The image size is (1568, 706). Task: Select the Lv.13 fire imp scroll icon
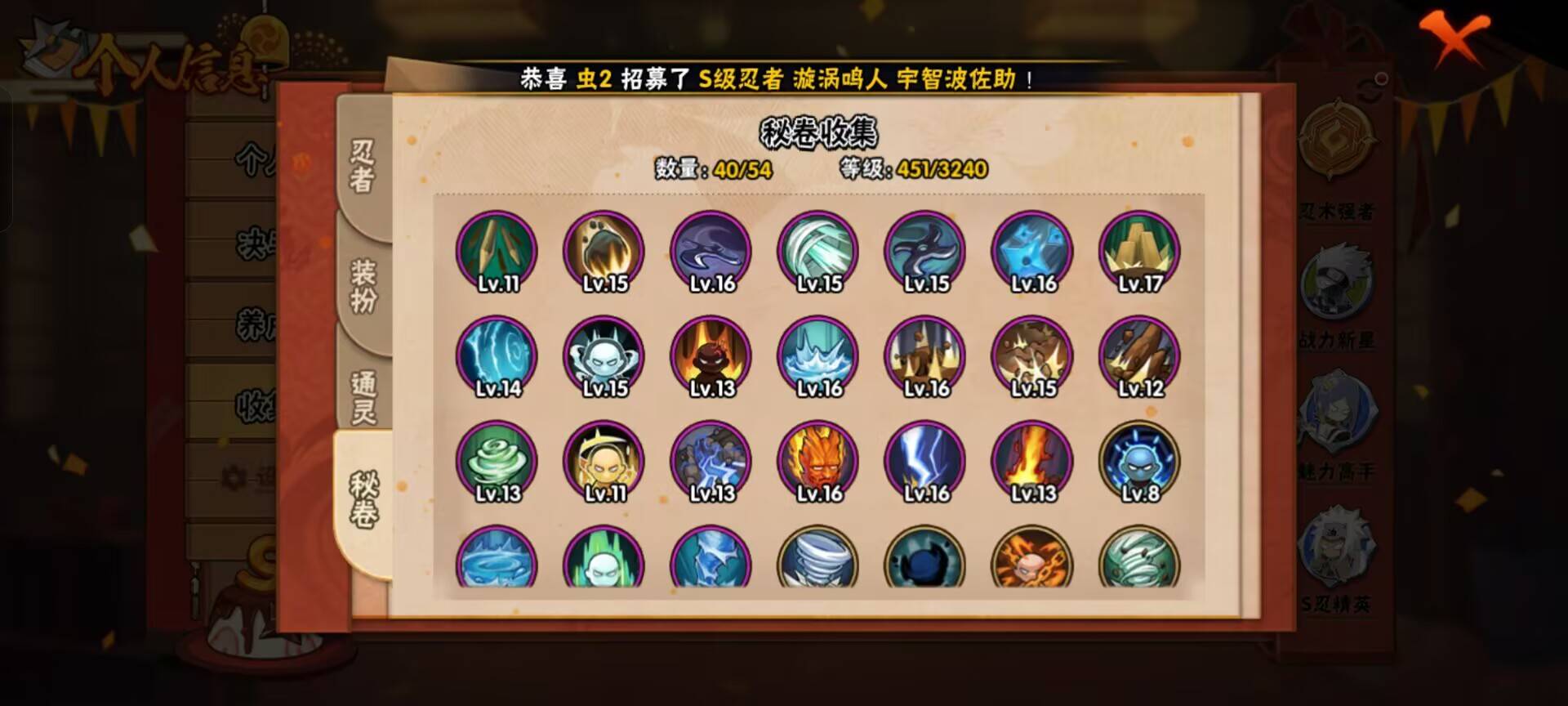pyautogui.click(x=710, y=355)
